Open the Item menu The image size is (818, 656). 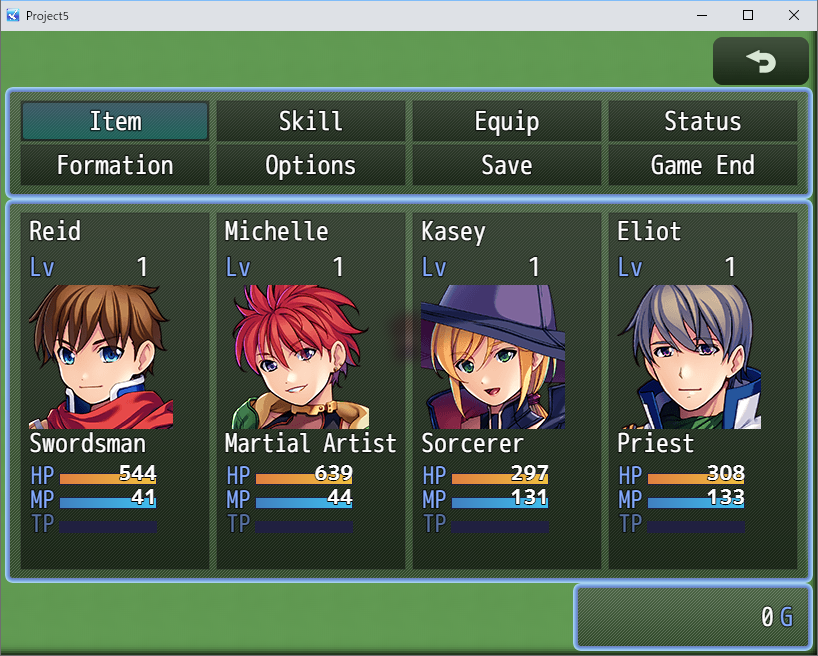pos(115,121)
